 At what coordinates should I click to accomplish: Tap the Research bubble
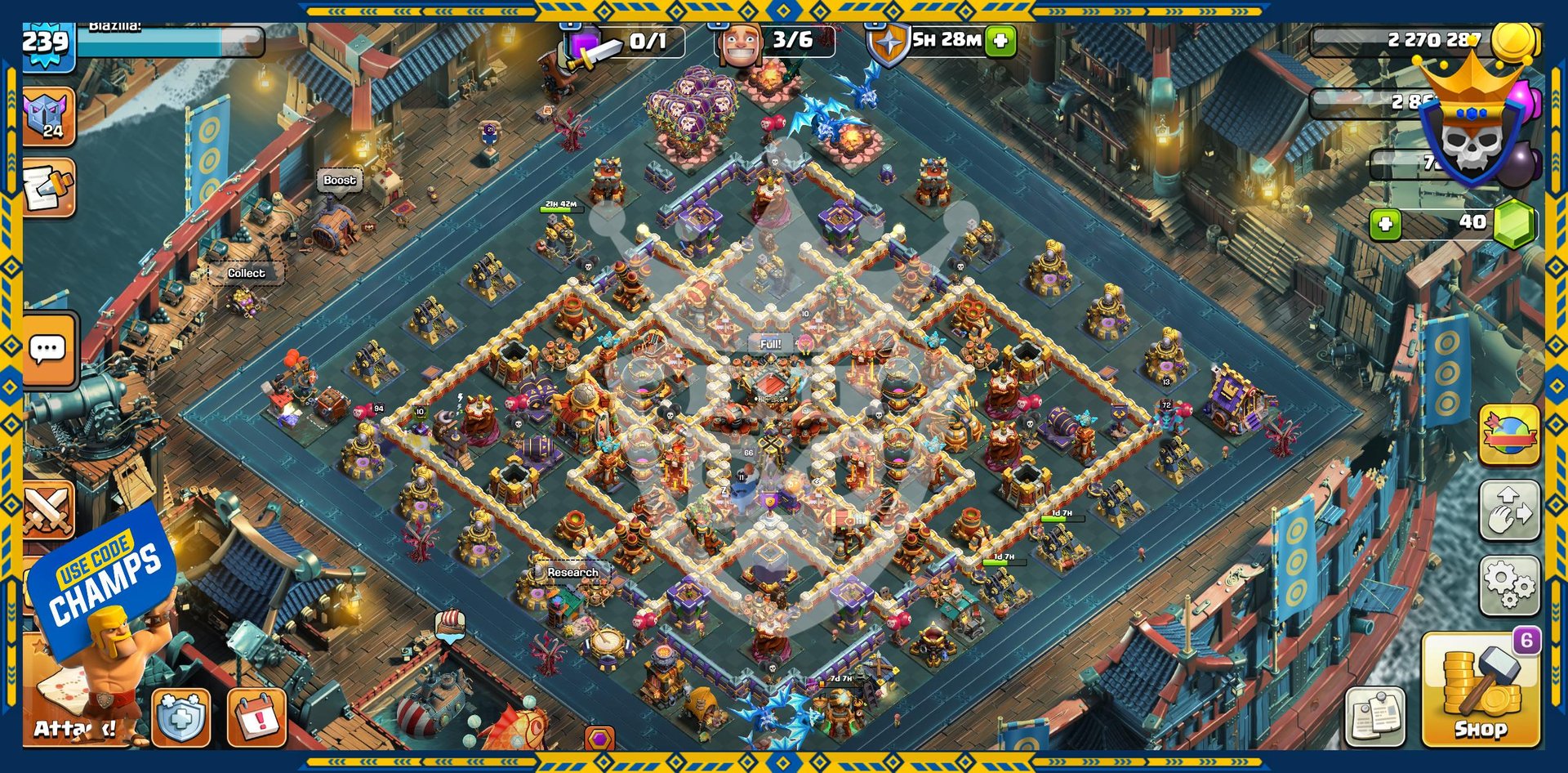pos(572,572)
